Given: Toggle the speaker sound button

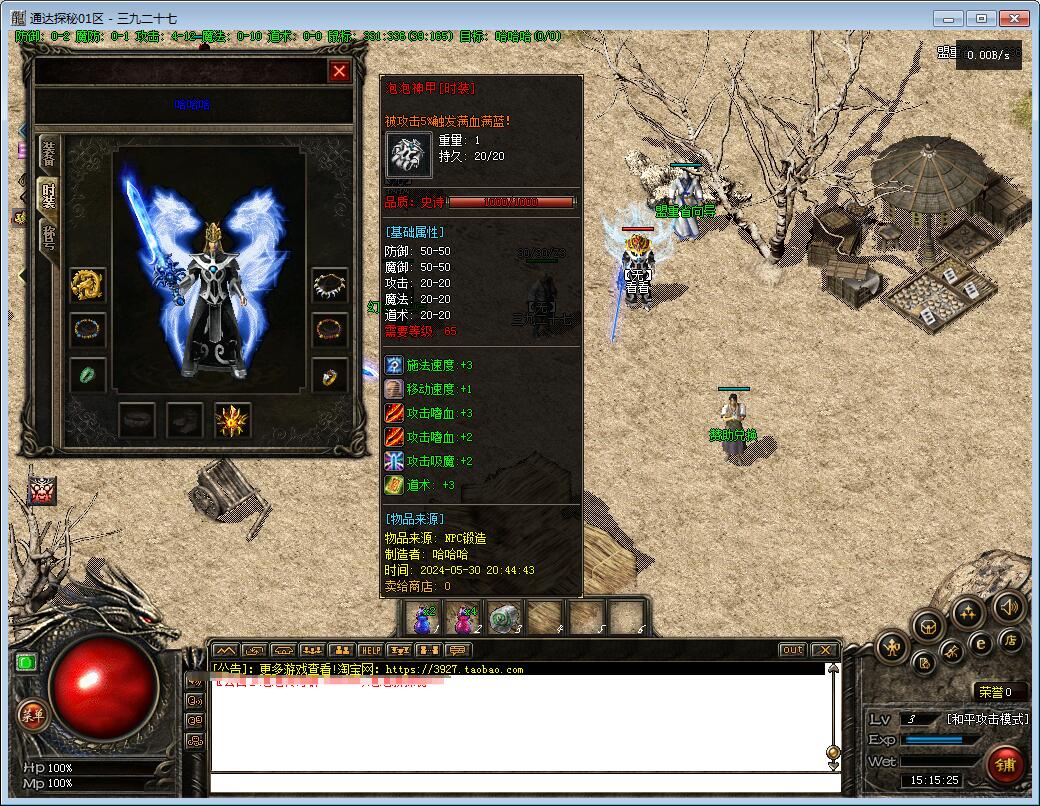Looking at the screenshot, I should [x=1007, y=606].
